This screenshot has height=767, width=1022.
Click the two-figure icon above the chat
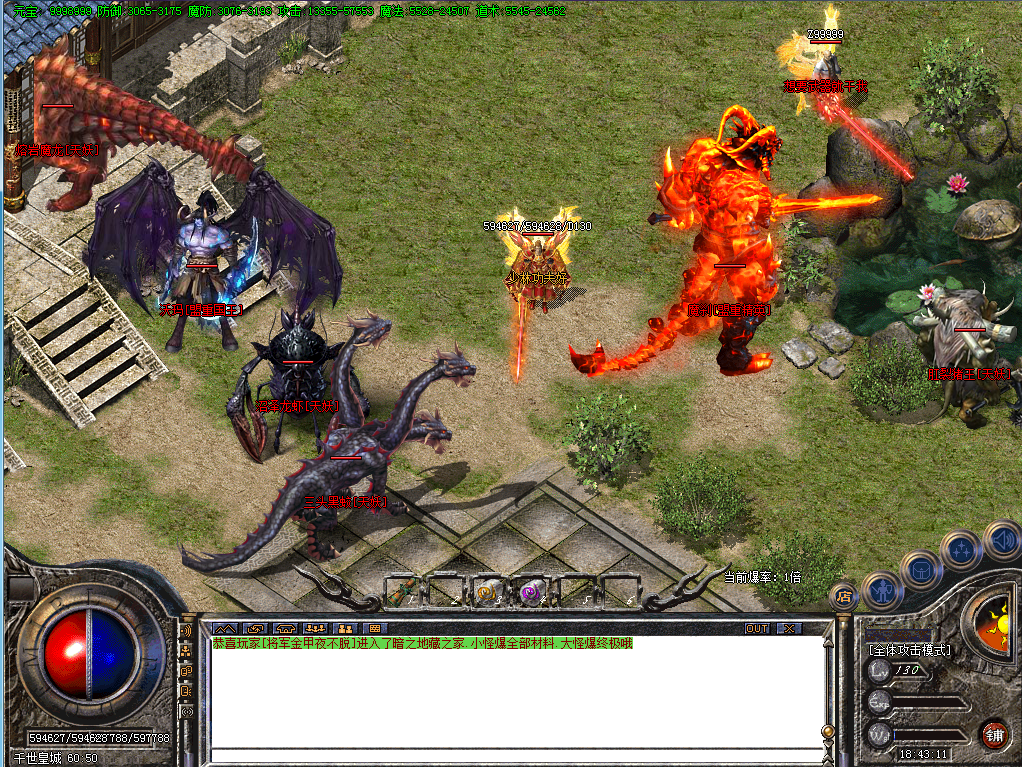coord(346,628)
